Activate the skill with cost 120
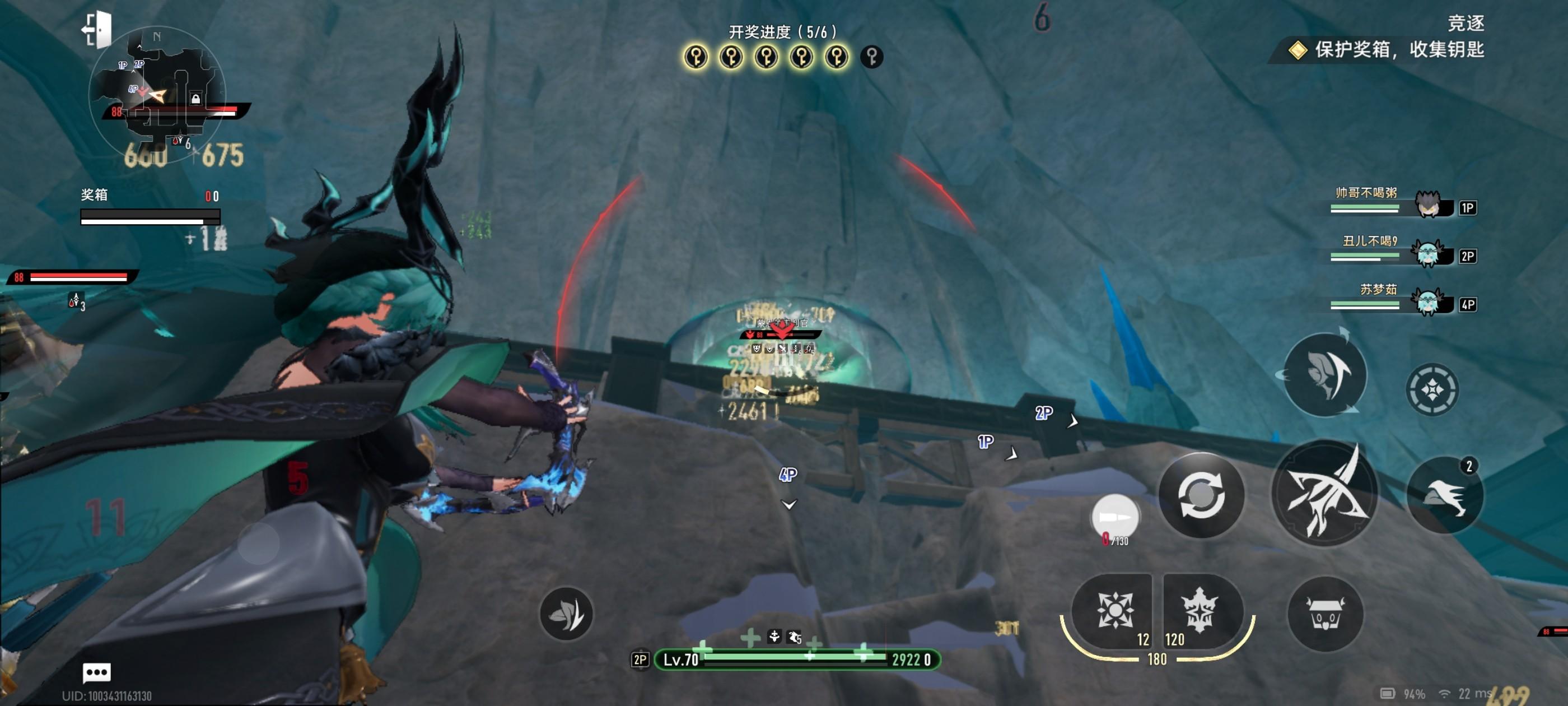 (x=1199, y=610)
